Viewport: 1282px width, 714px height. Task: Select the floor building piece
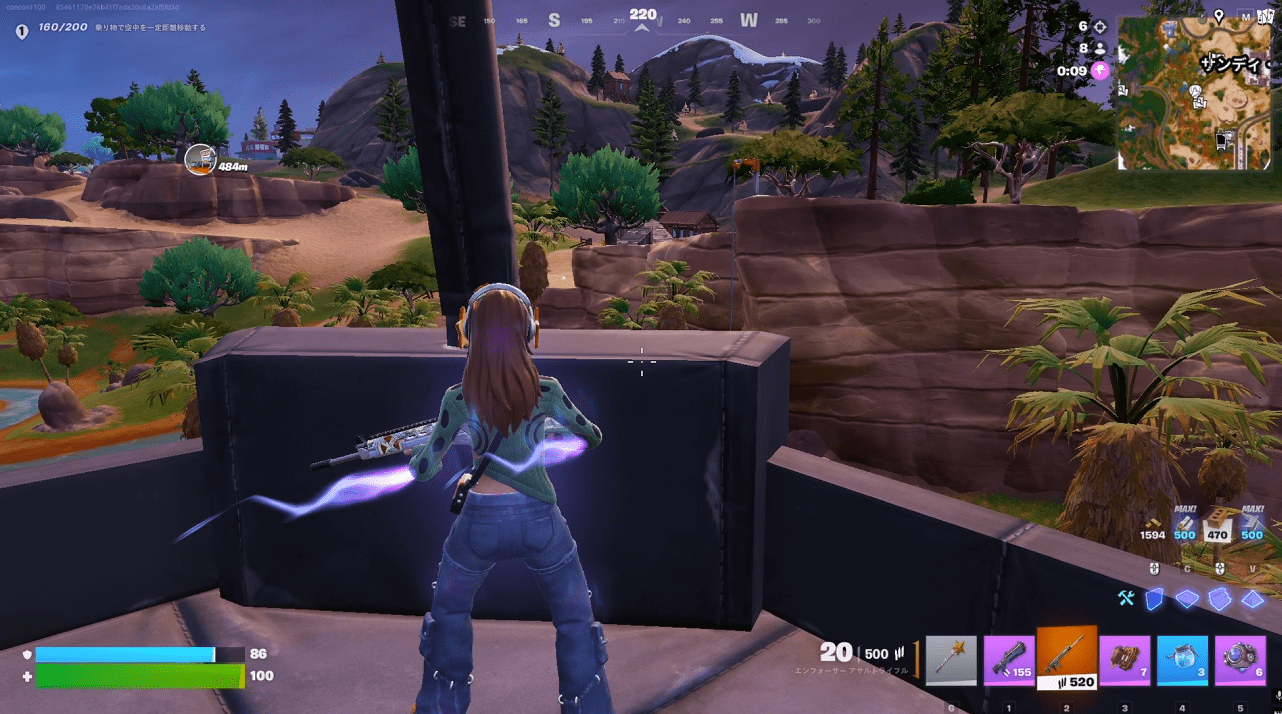pyautogui.click(x=1186, y=598)
